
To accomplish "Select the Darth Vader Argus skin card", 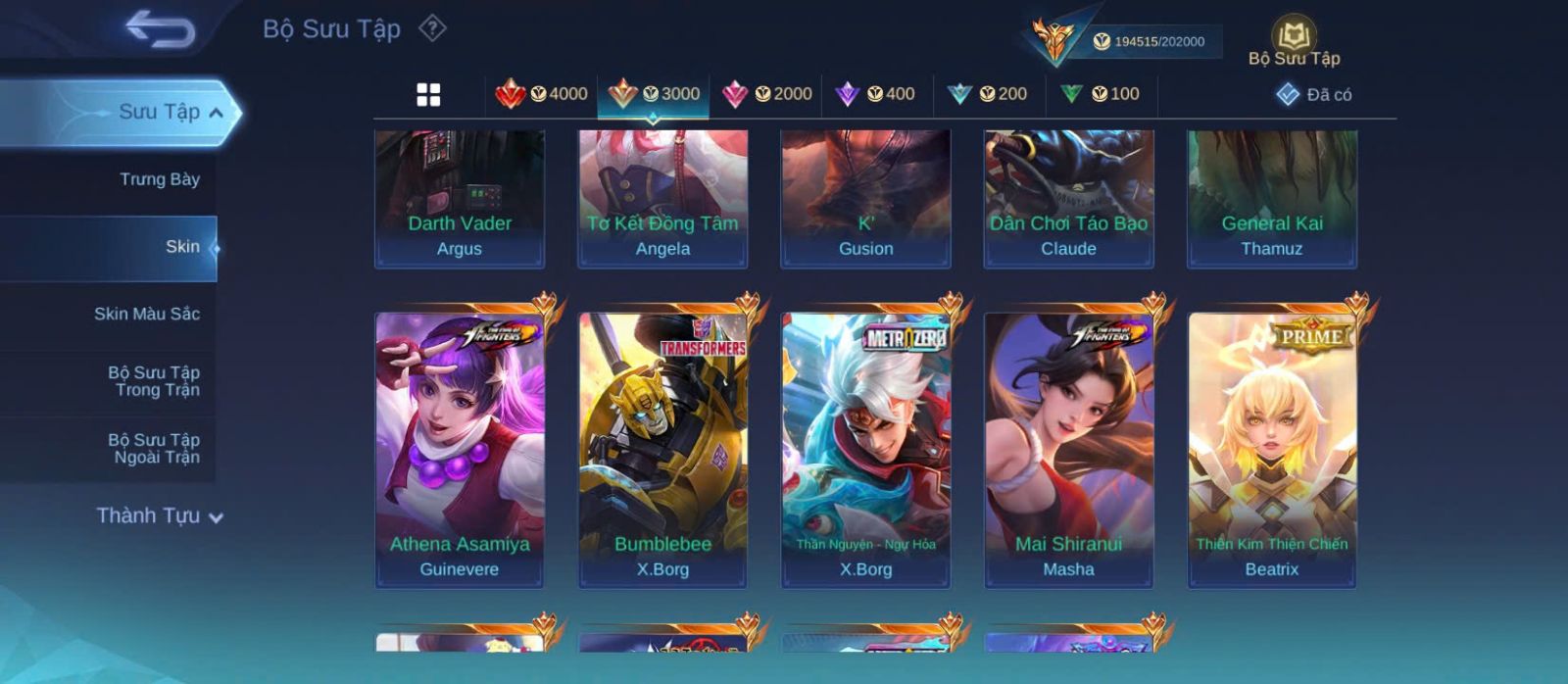I will (x=460, y=199).
